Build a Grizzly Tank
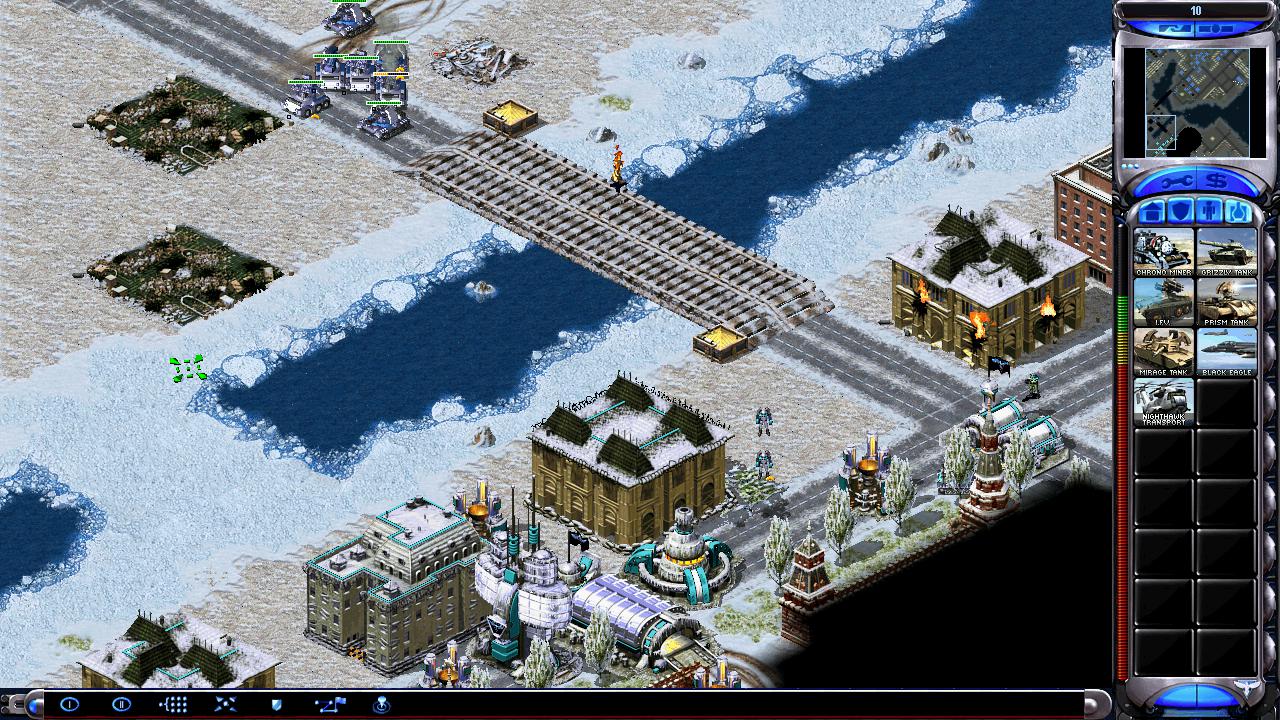The width and height of the screenshot is (1280, 720). tap(1226, 252)
